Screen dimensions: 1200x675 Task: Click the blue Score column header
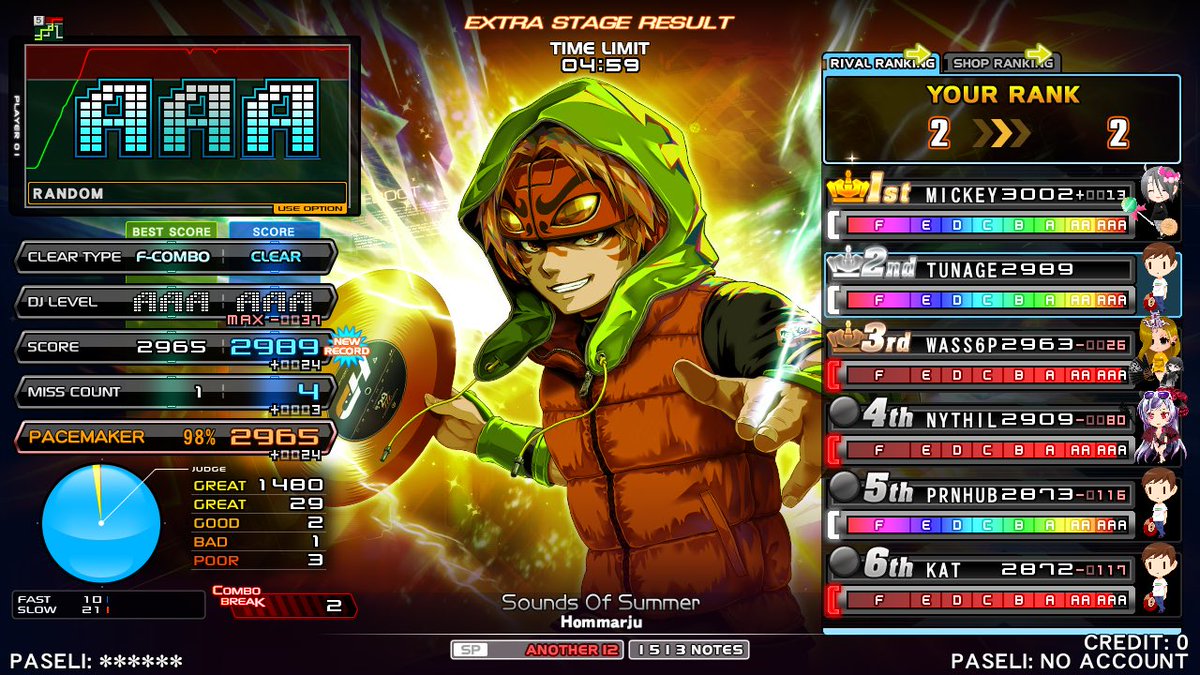pos(273,231)
